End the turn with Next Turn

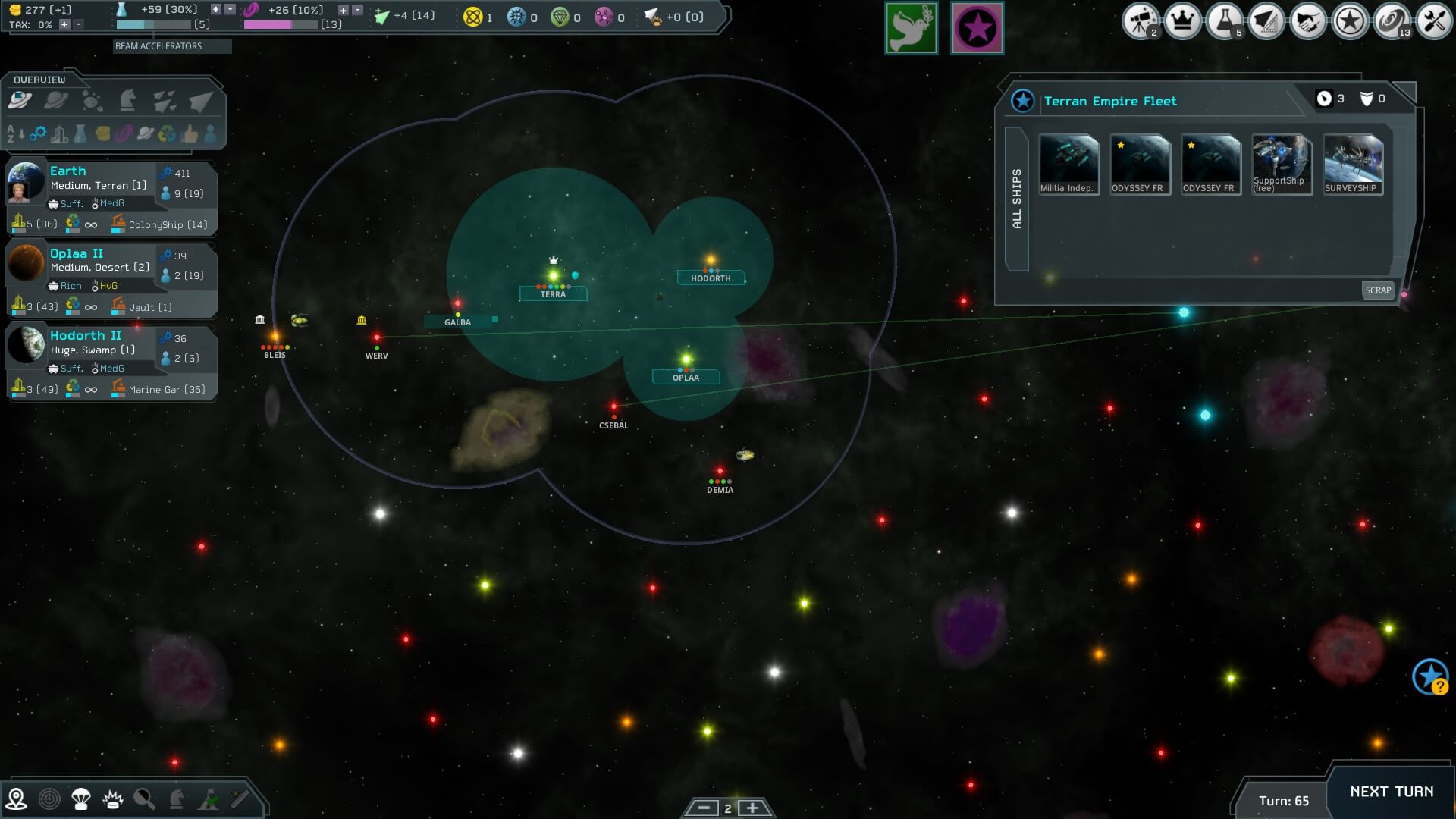pyautogui.click(x=1391, y=792)
